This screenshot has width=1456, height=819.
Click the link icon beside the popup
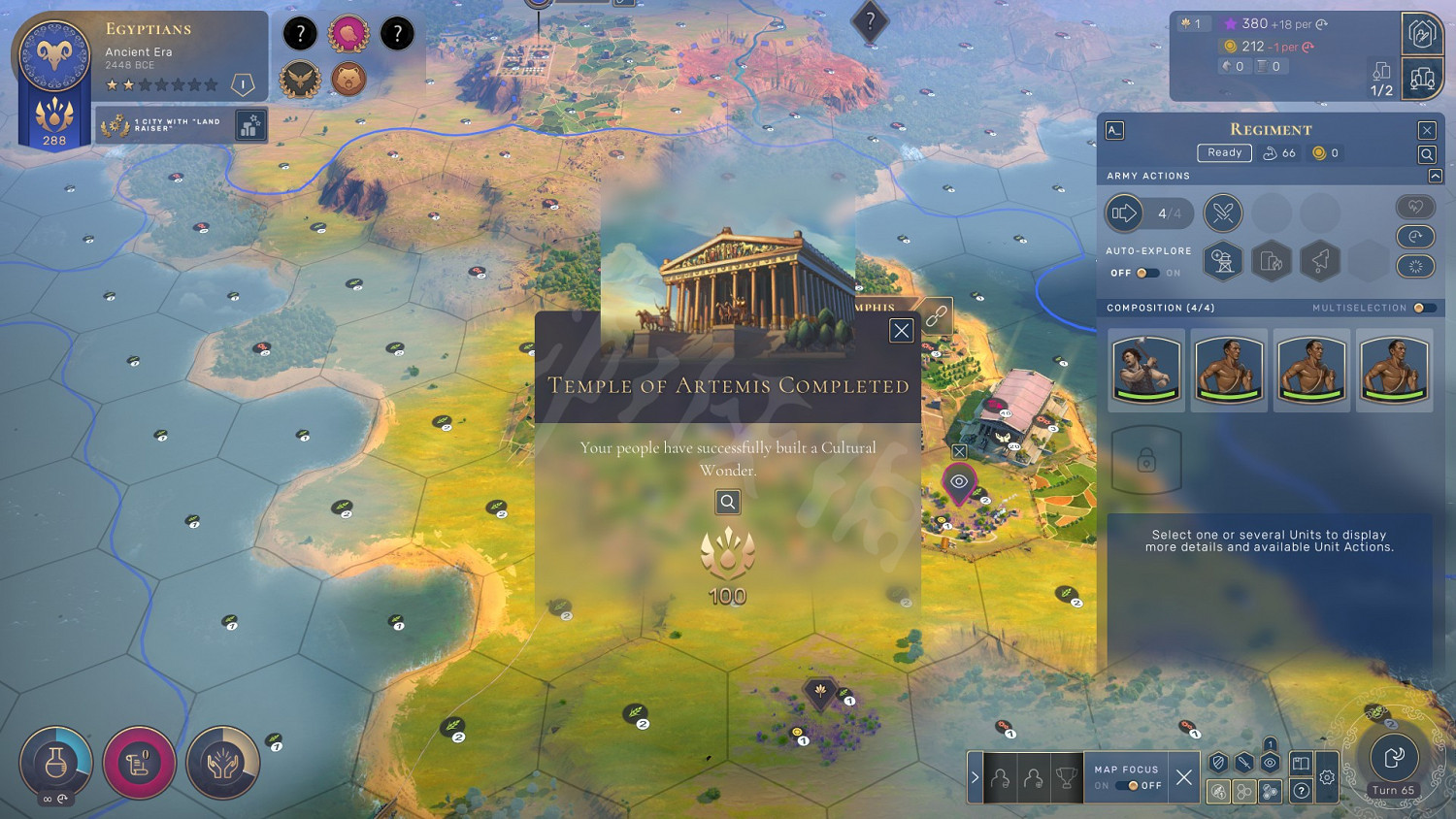pyautogui.click(x=936, y=316)
